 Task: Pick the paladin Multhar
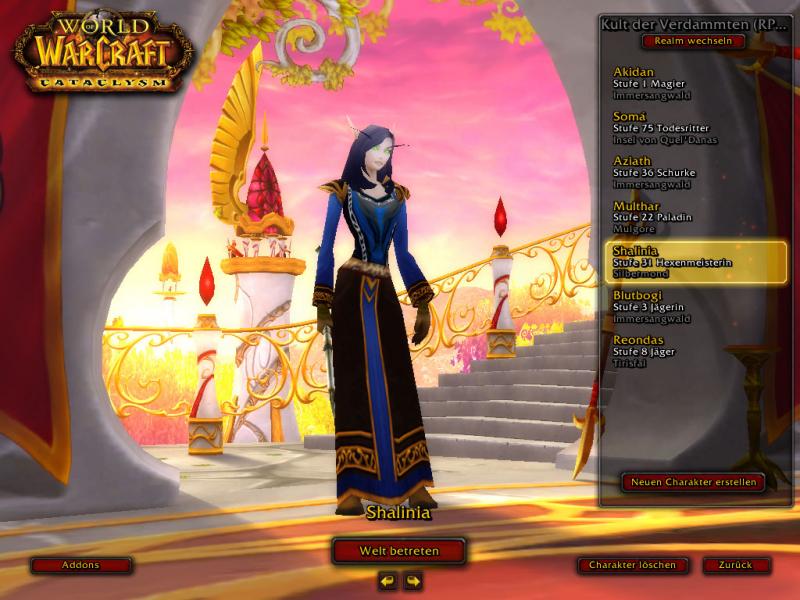pyautogui.click(x=680, y=216)
